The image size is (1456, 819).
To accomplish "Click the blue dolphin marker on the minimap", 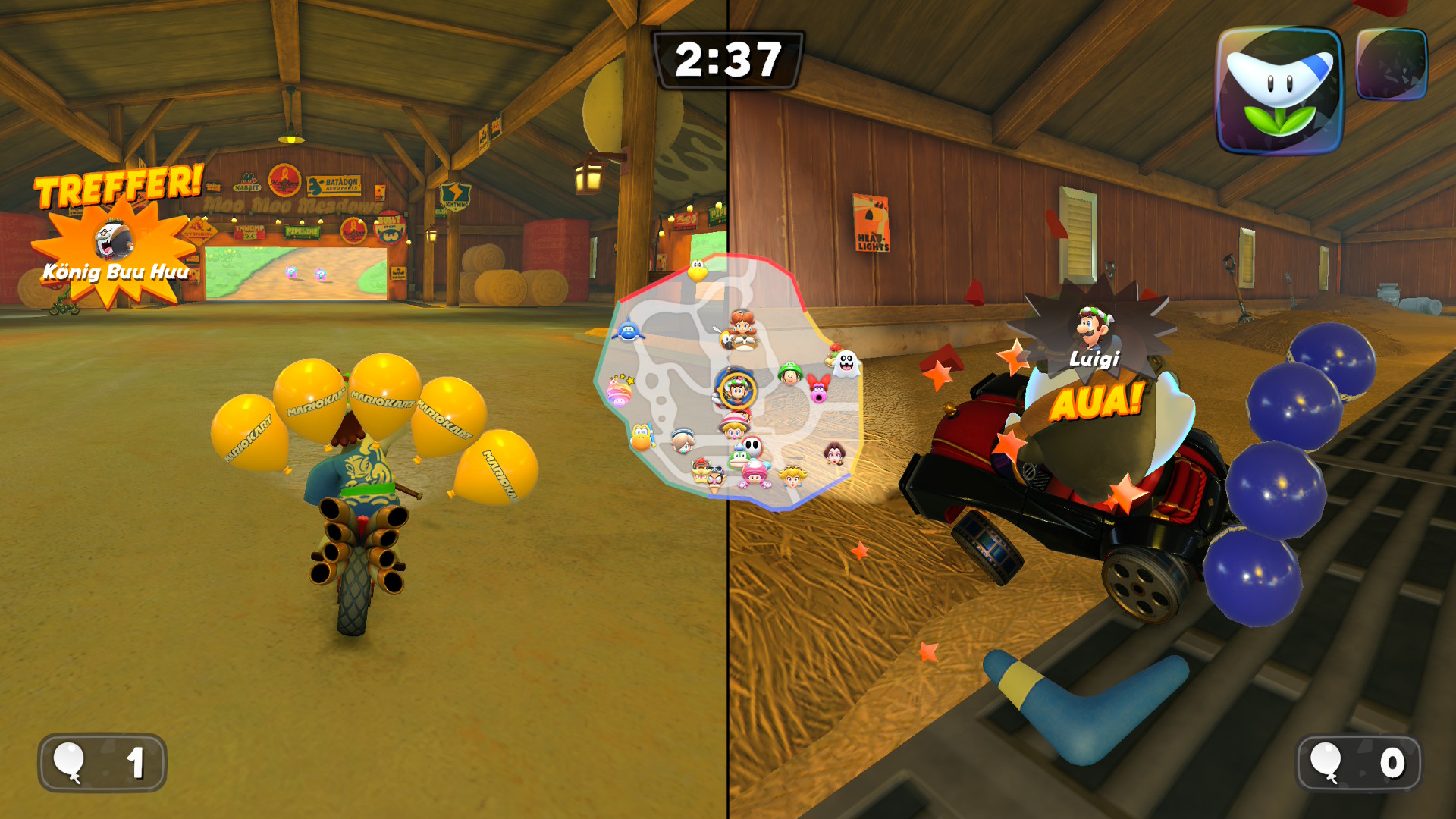I will point(628,331).
